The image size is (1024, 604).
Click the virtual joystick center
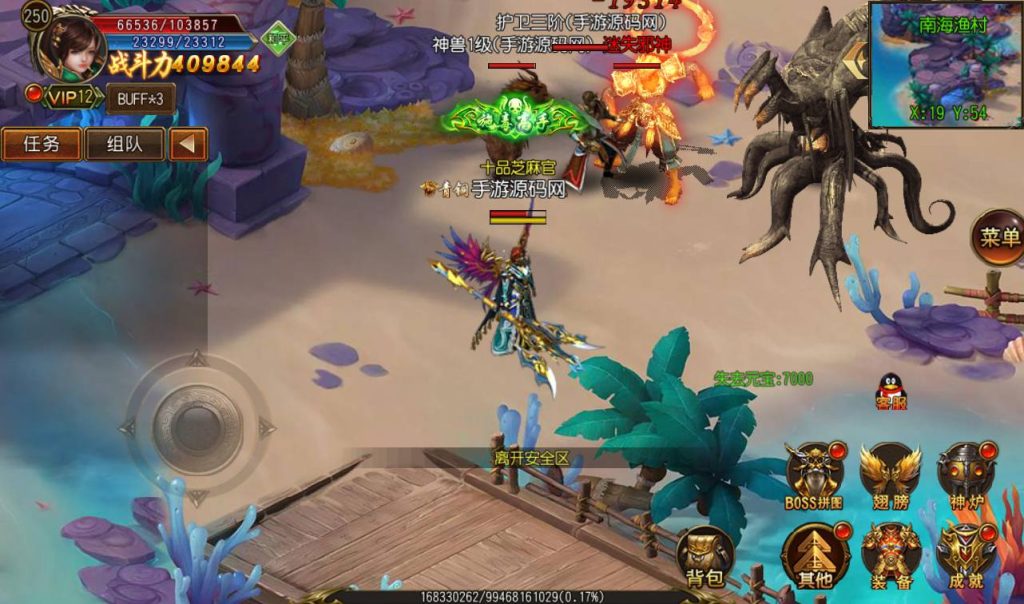(198, 428)
